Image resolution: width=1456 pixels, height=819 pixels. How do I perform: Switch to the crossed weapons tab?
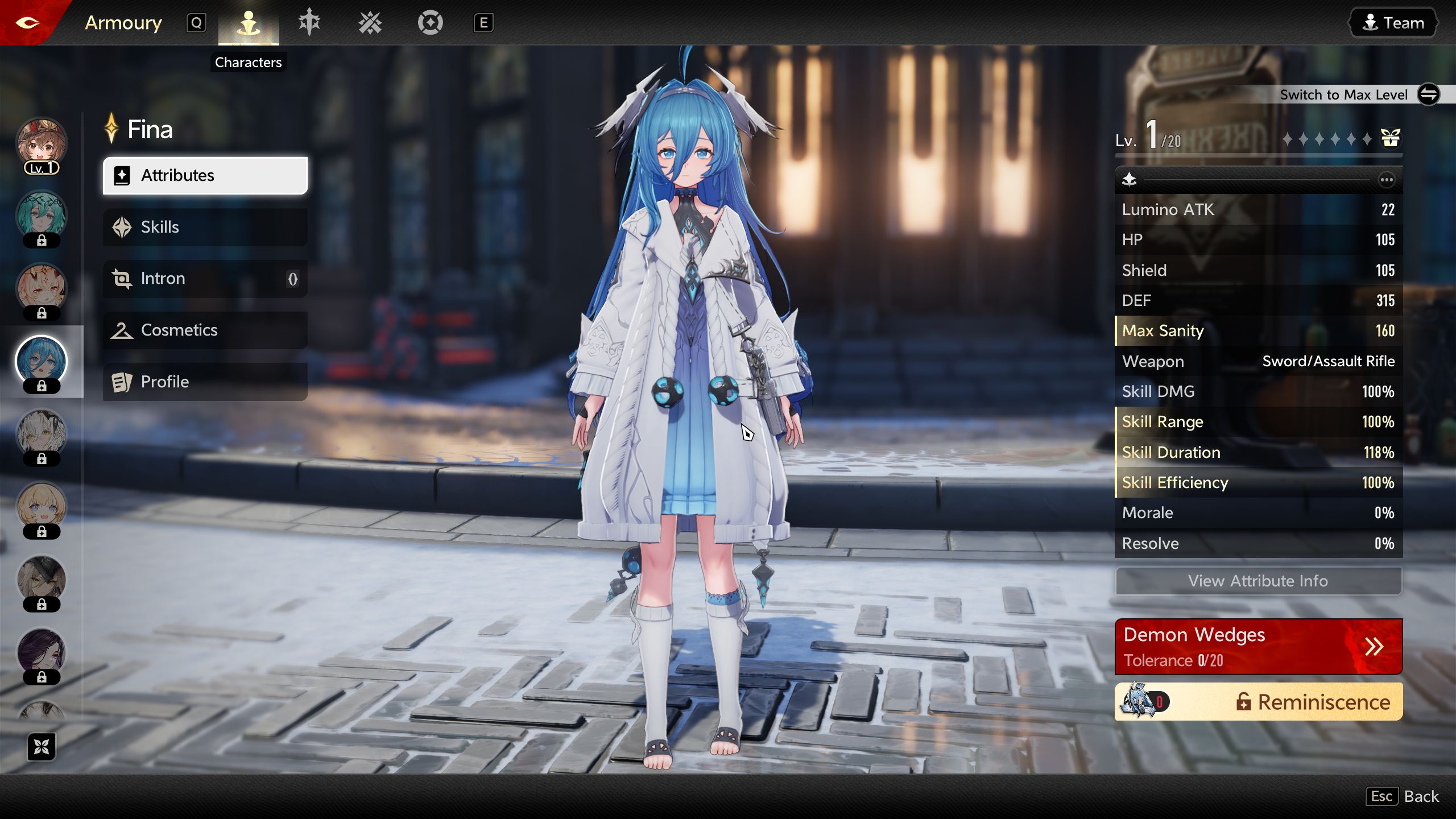370,23
